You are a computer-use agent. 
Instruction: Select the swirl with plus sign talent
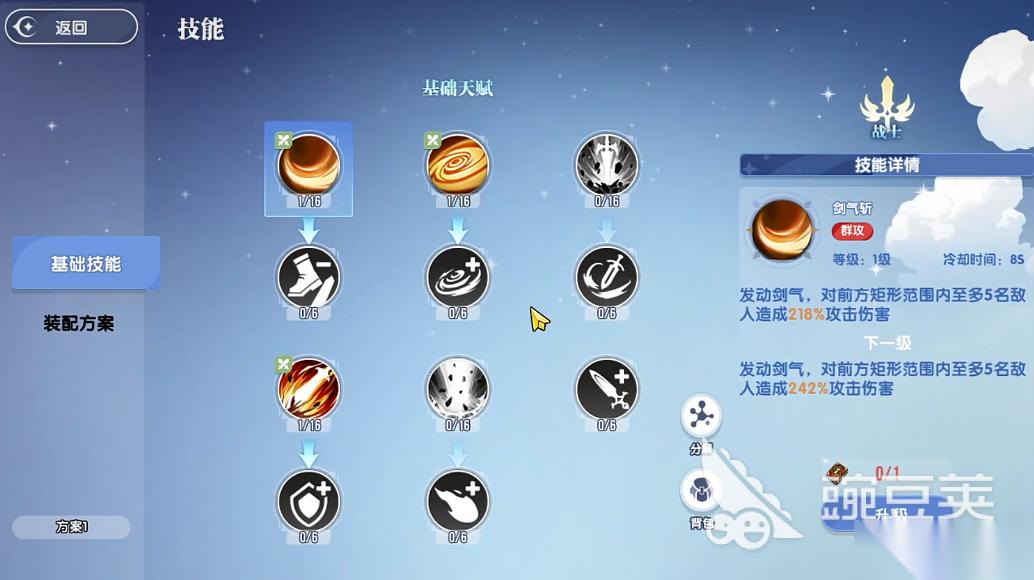pyautogui.click(x=458, y=277)
